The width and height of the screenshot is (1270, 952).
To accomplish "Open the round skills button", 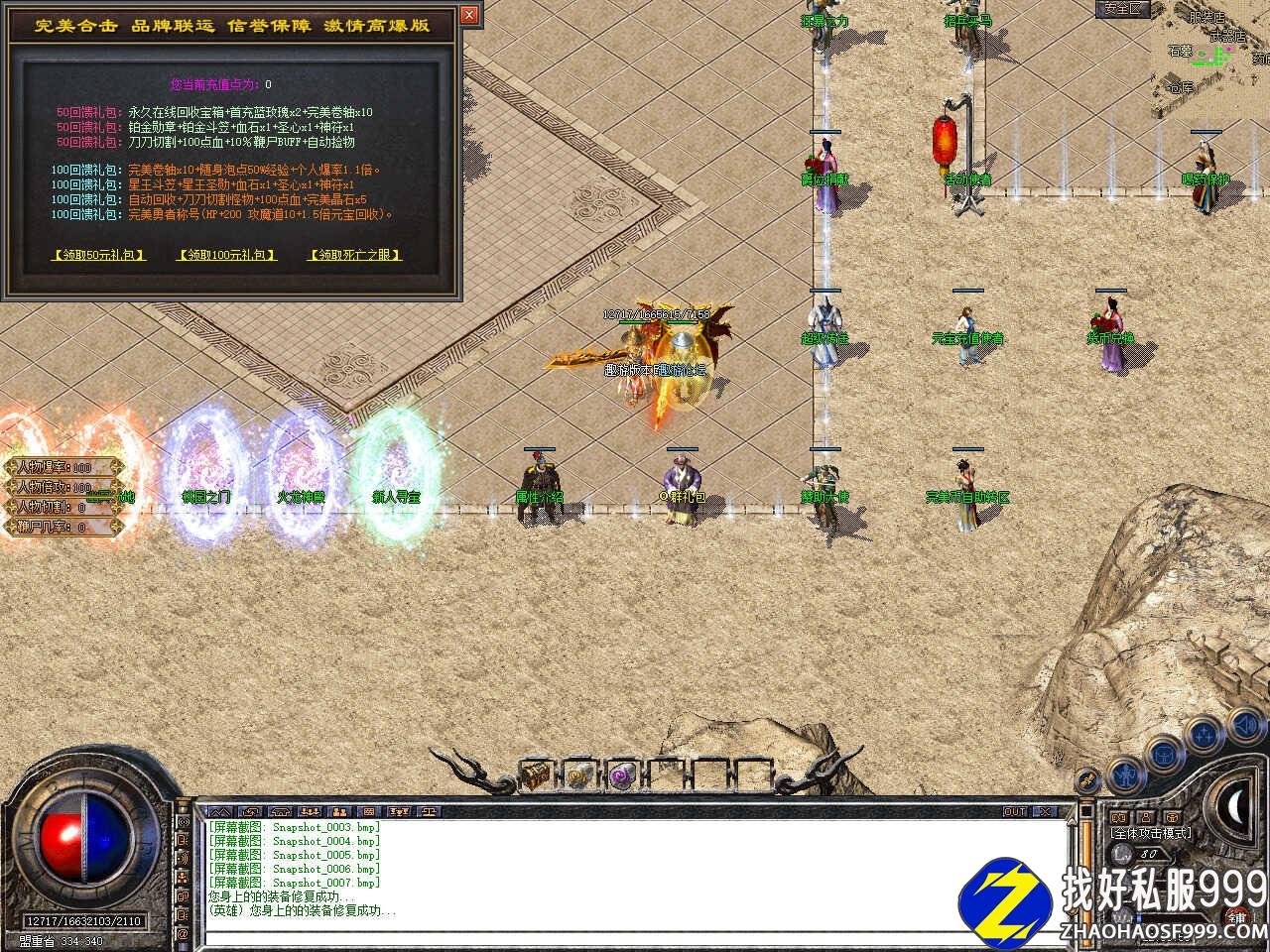I will (1204, 736).
